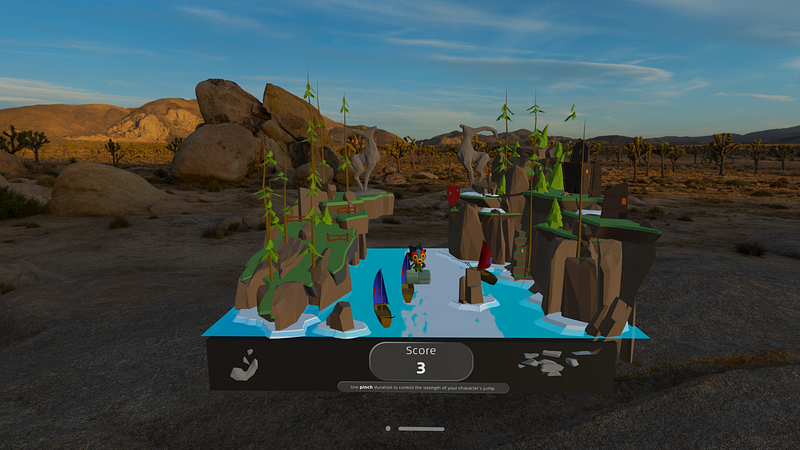This screenshot has height=450, width=800.
Task: Close the game window with the dot button
Action: click(388, 428)
